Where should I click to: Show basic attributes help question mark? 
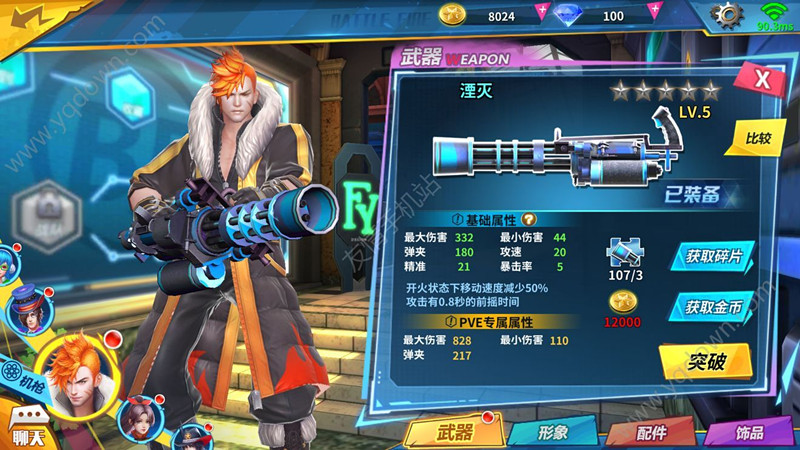[529, 219]
